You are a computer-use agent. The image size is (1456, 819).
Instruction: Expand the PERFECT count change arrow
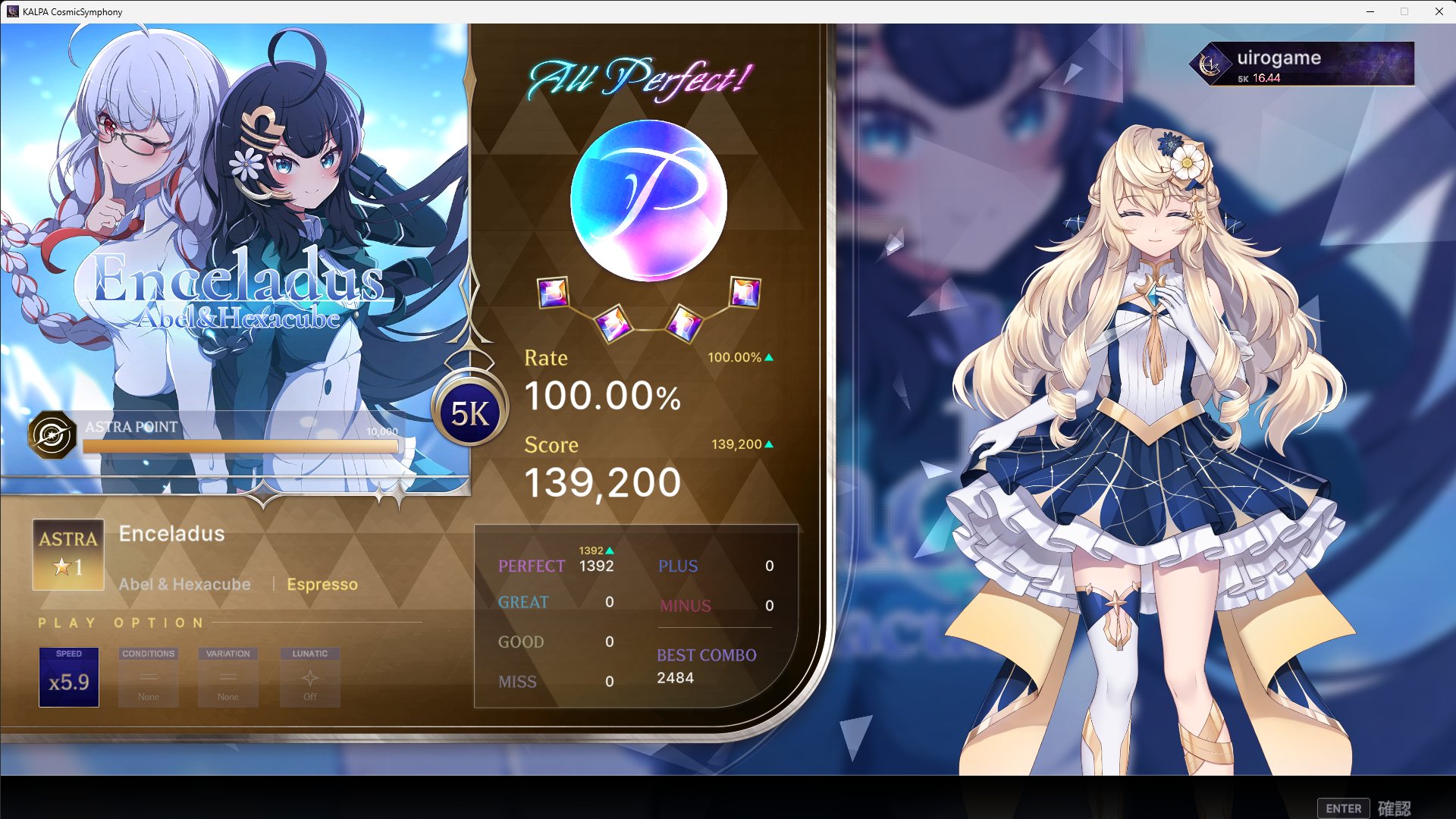point(611,549)
